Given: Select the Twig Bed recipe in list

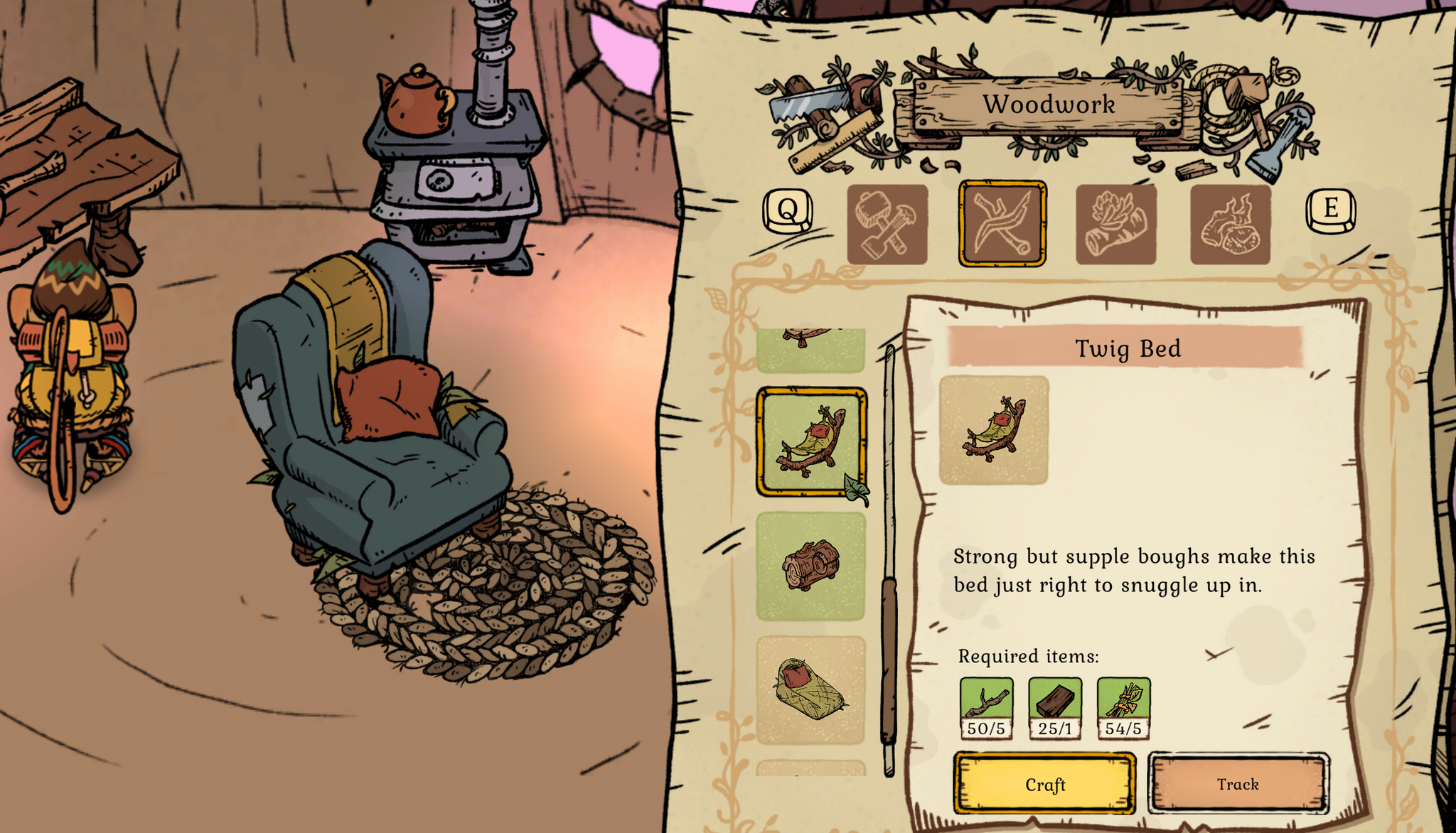Looking at the screenshot, I should 811,441.
